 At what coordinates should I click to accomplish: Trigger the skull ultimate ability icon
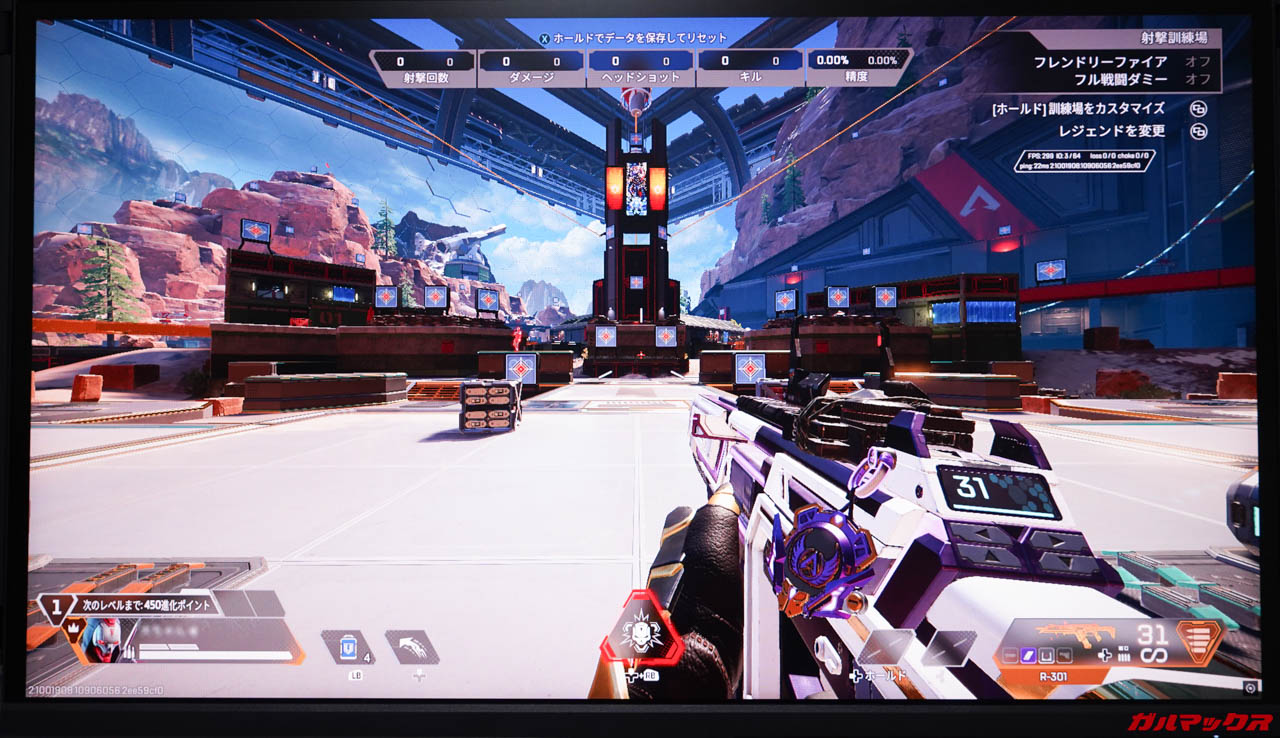[640, 630]
